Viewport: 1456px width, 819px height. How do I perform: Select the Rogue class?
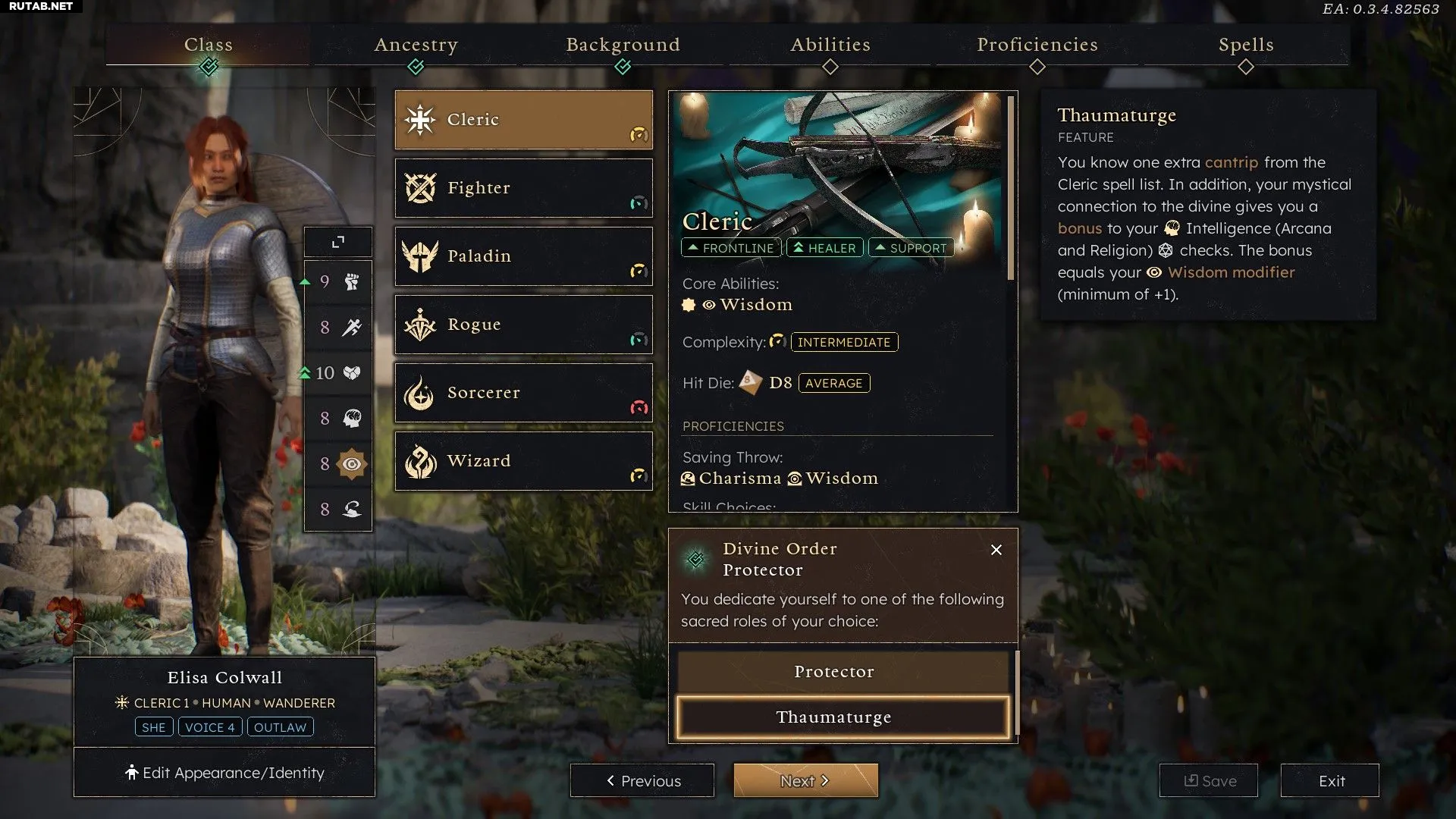click(523, 325)
